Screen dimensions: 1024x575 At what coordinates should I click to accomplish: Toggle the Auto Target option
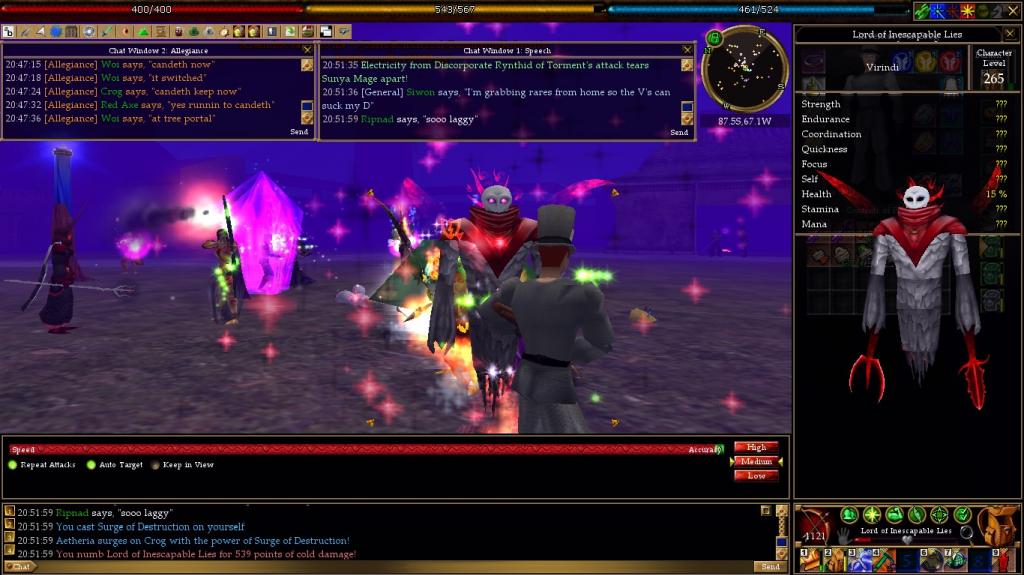click(x=91, y=465)
